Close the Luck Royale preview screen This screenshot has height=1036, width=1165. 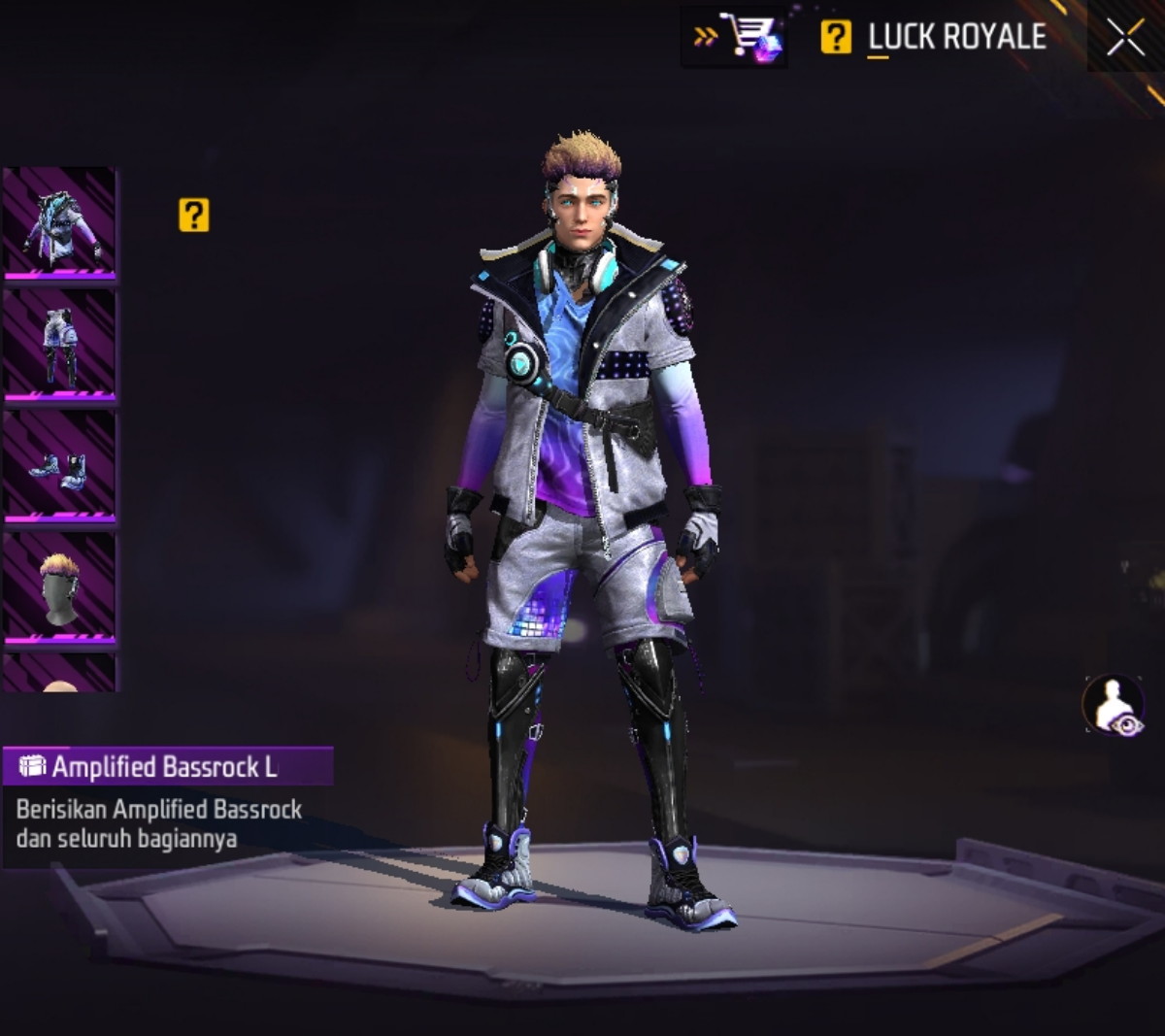[1125, 39]
